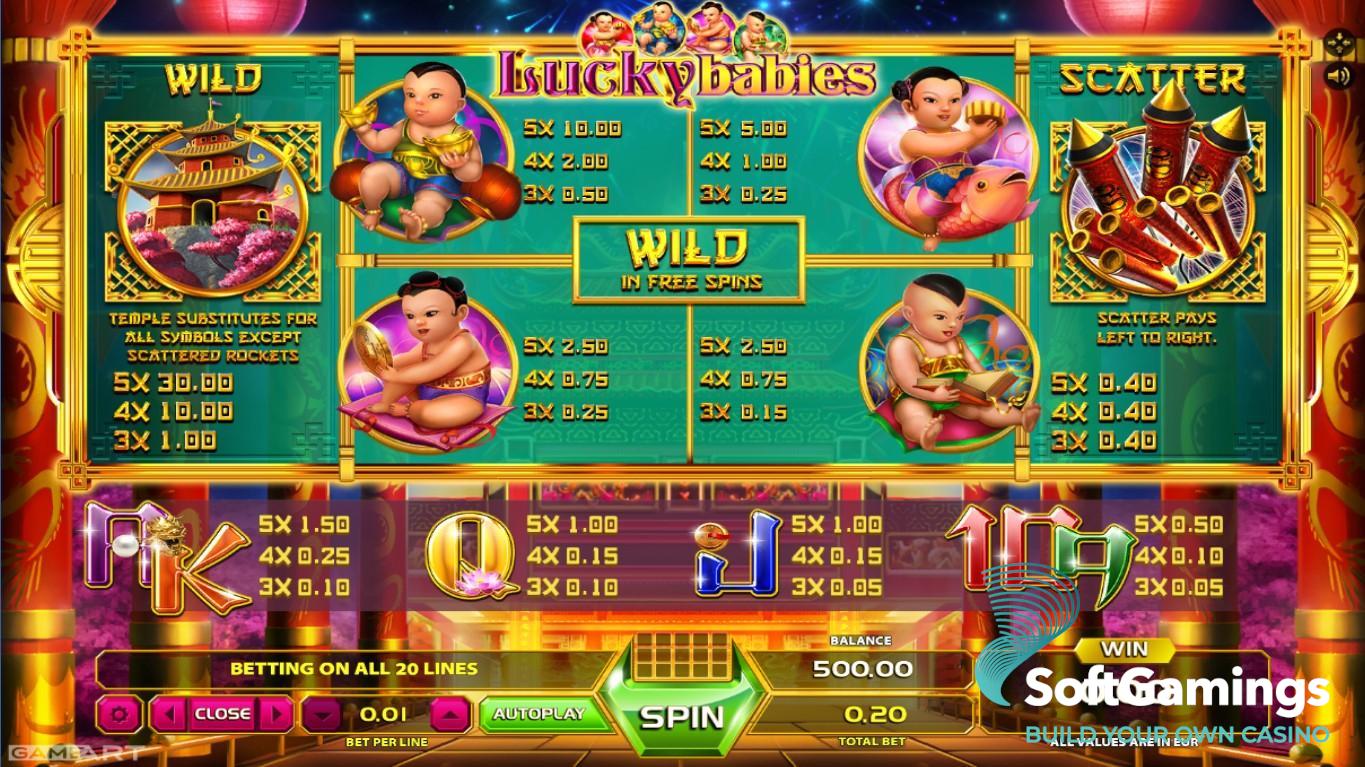Start AUTOPLAY mode
Viewport: 1365px width, 767px height.
click(x=538, y=714)
